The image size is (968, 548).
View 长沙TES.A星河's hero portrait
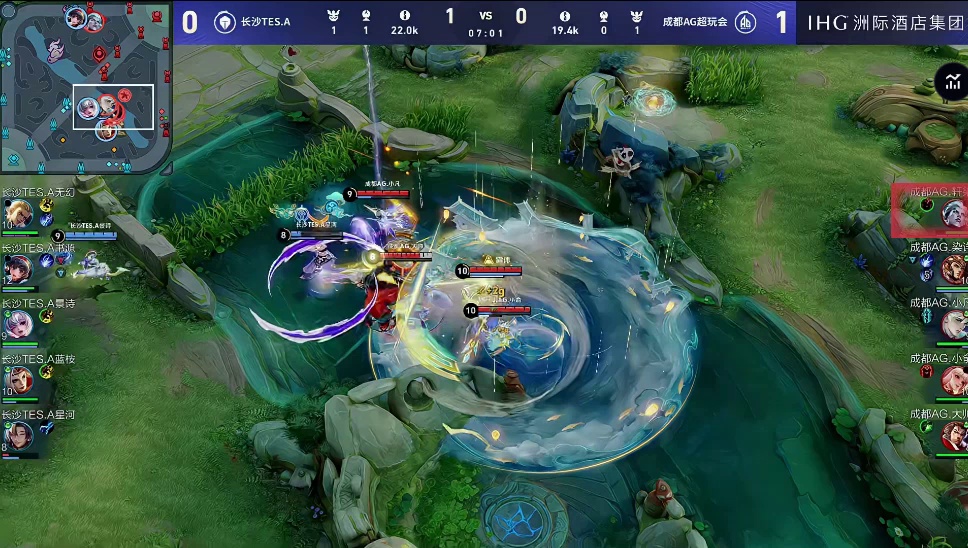pyautogui.click(x=18, y=435)
